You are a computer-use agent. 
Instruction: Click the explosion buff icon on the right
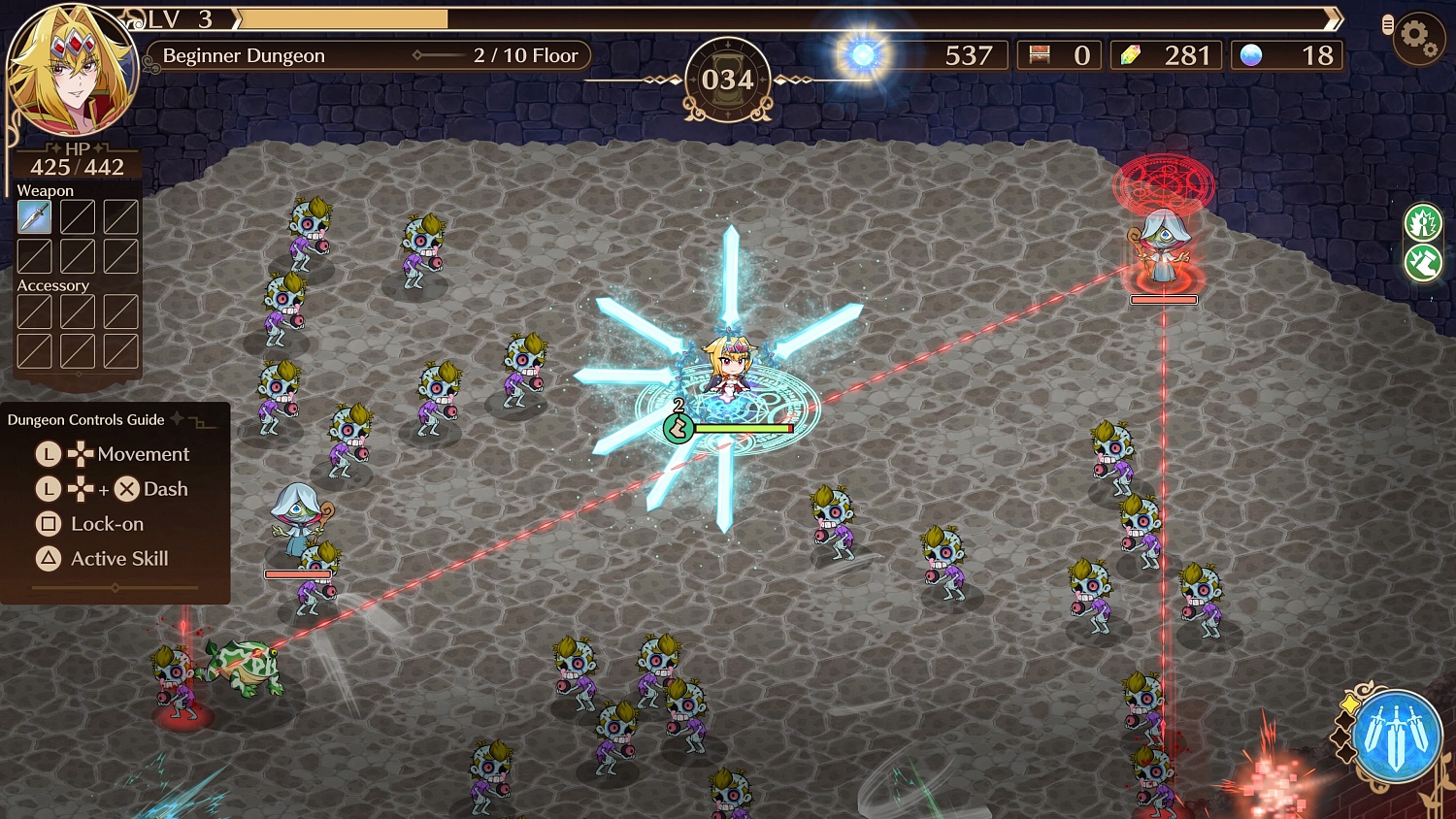[1423, 223]
